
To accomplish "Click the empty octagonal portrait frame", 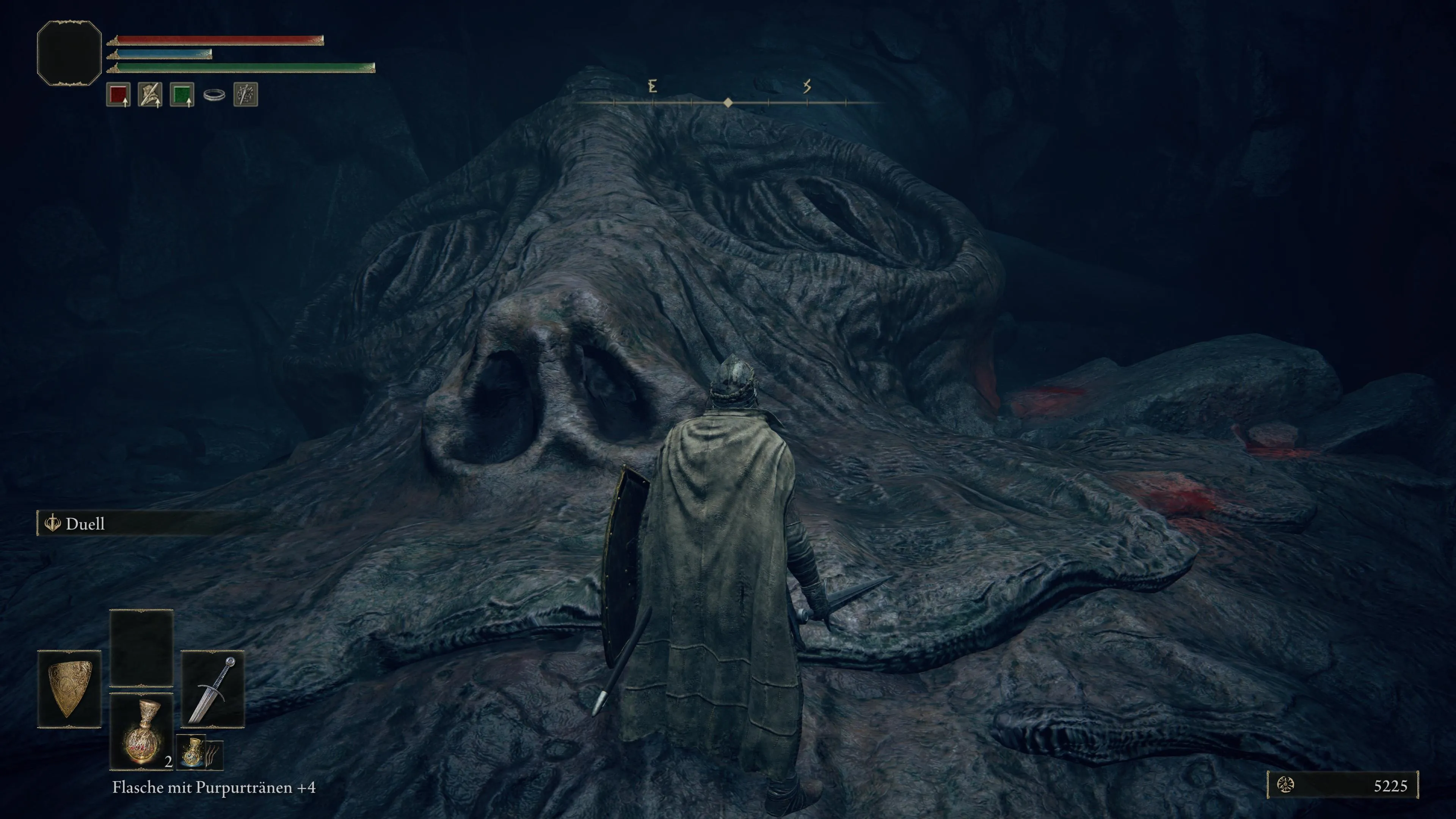I will tap(69, 53).
